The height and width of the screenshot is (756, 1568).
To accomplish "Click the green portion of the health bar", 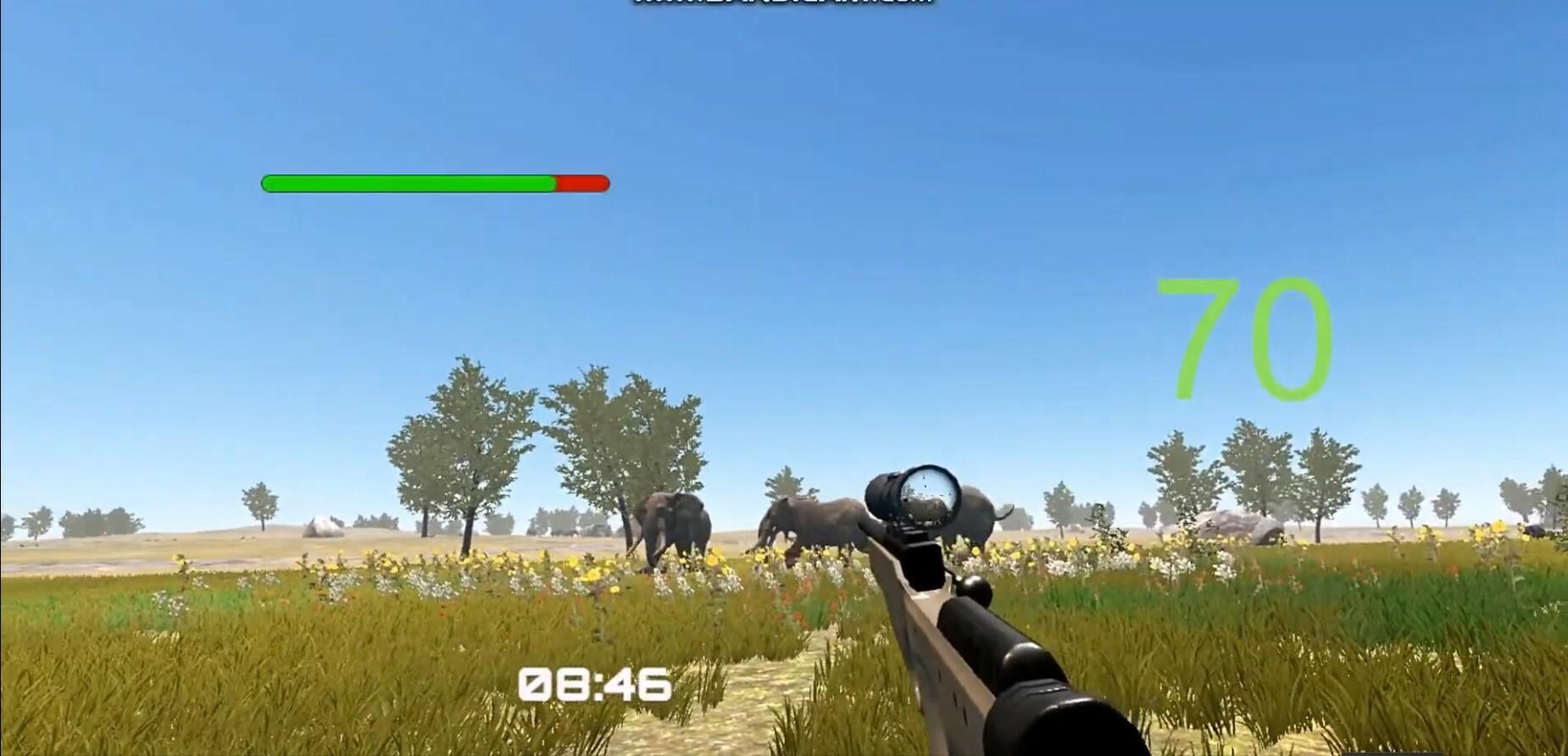I will 407,181.
